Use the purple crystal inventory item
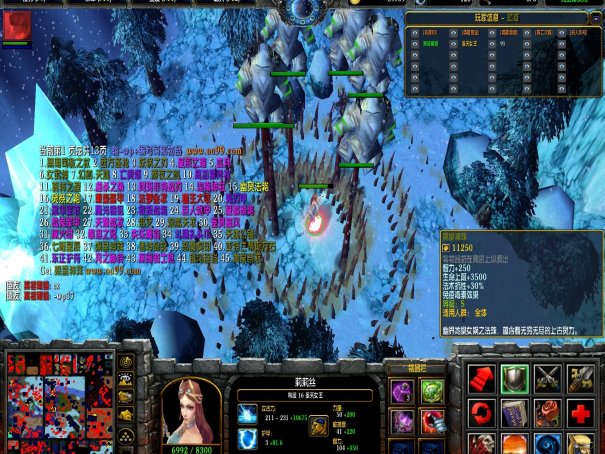This screenshot has width=605, height=454. pos(401,420)
